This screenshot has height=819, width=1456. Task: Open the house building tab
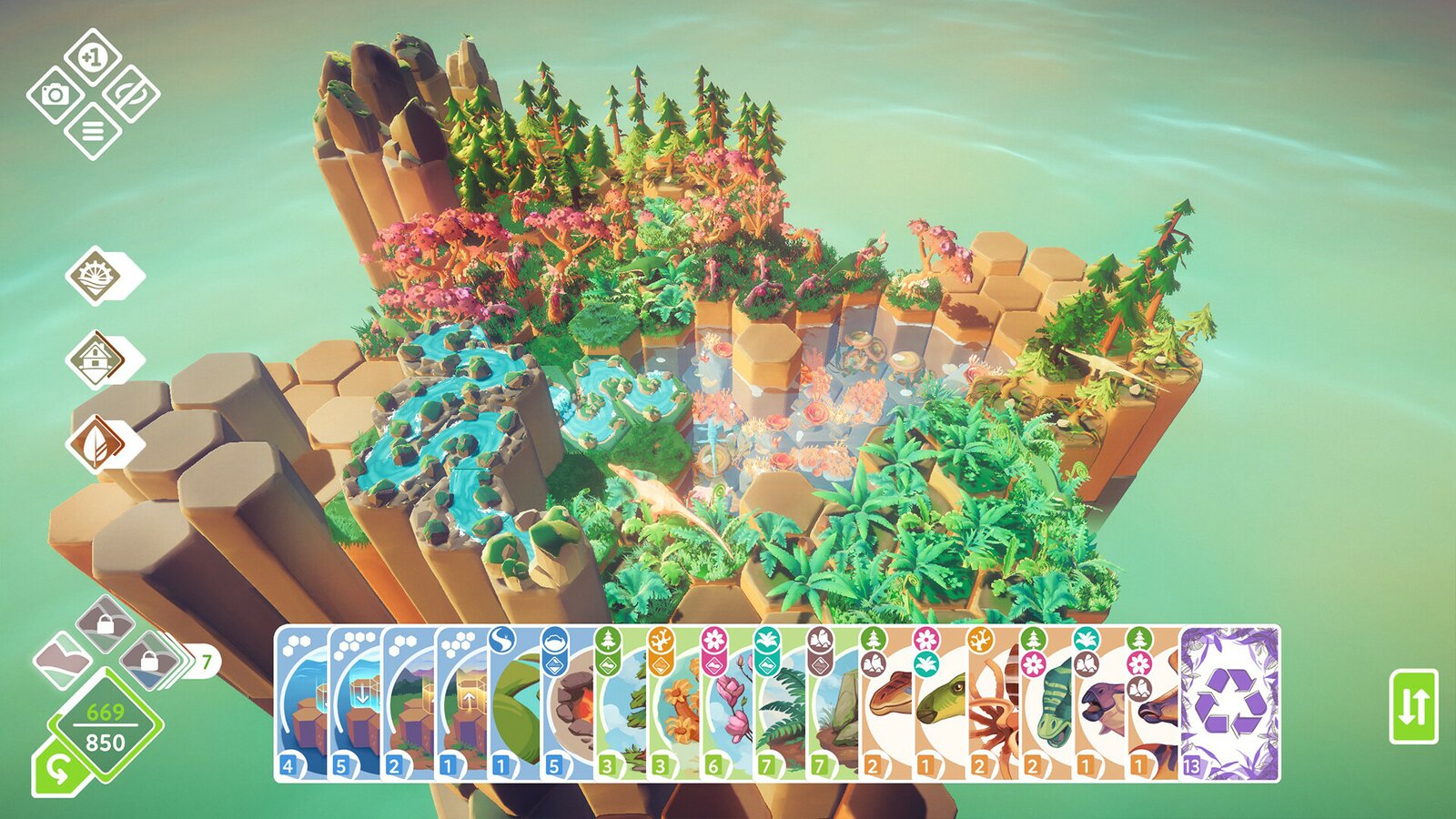click(x=96, y=359)
